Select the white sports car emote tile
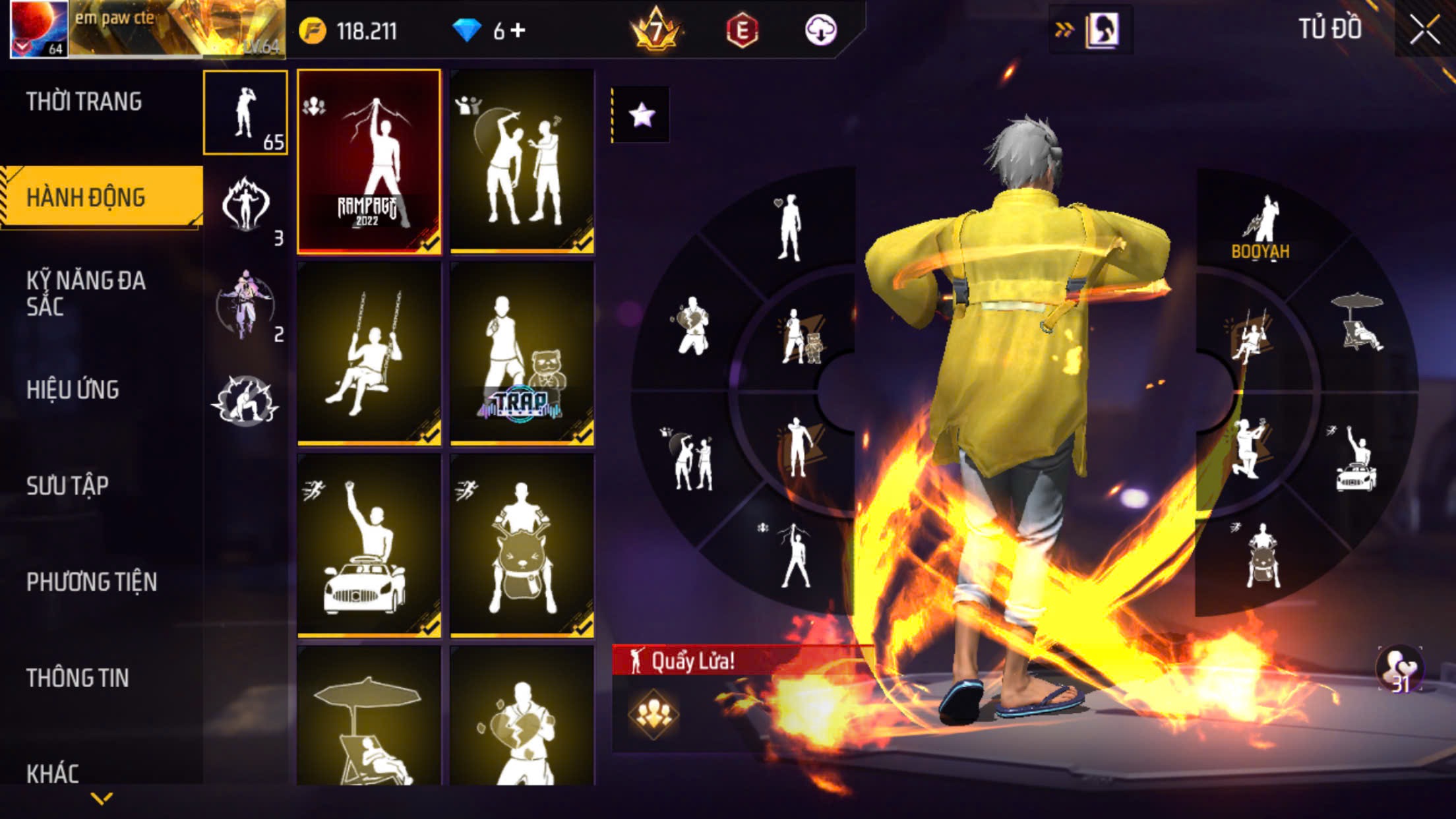The height and width of the screenshot is (819, 1456). point(369,545)
